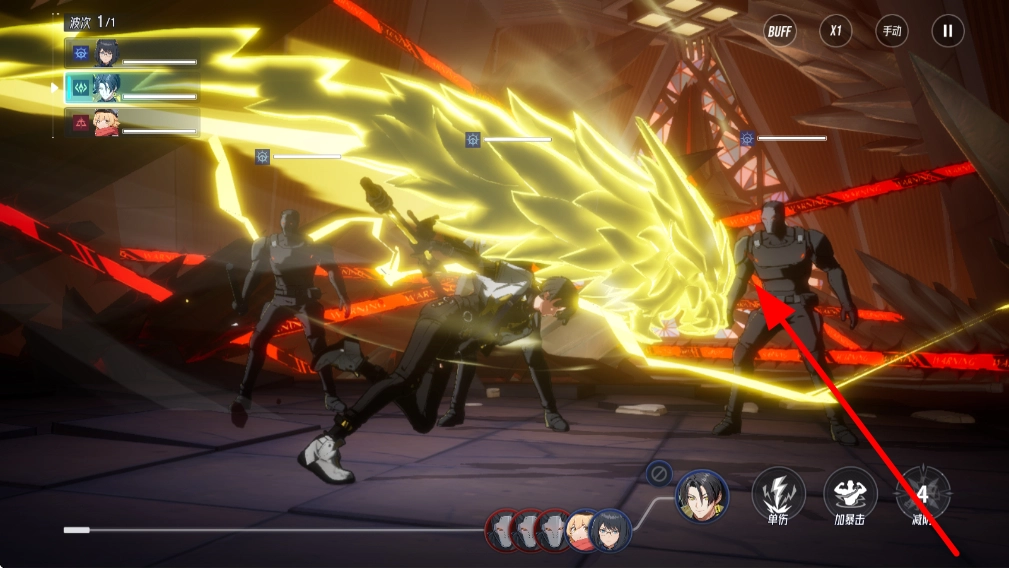The image size is (1009, 568).
Task: Click the crossed-circle icon above the turn line
Action: tap(659, 473)
